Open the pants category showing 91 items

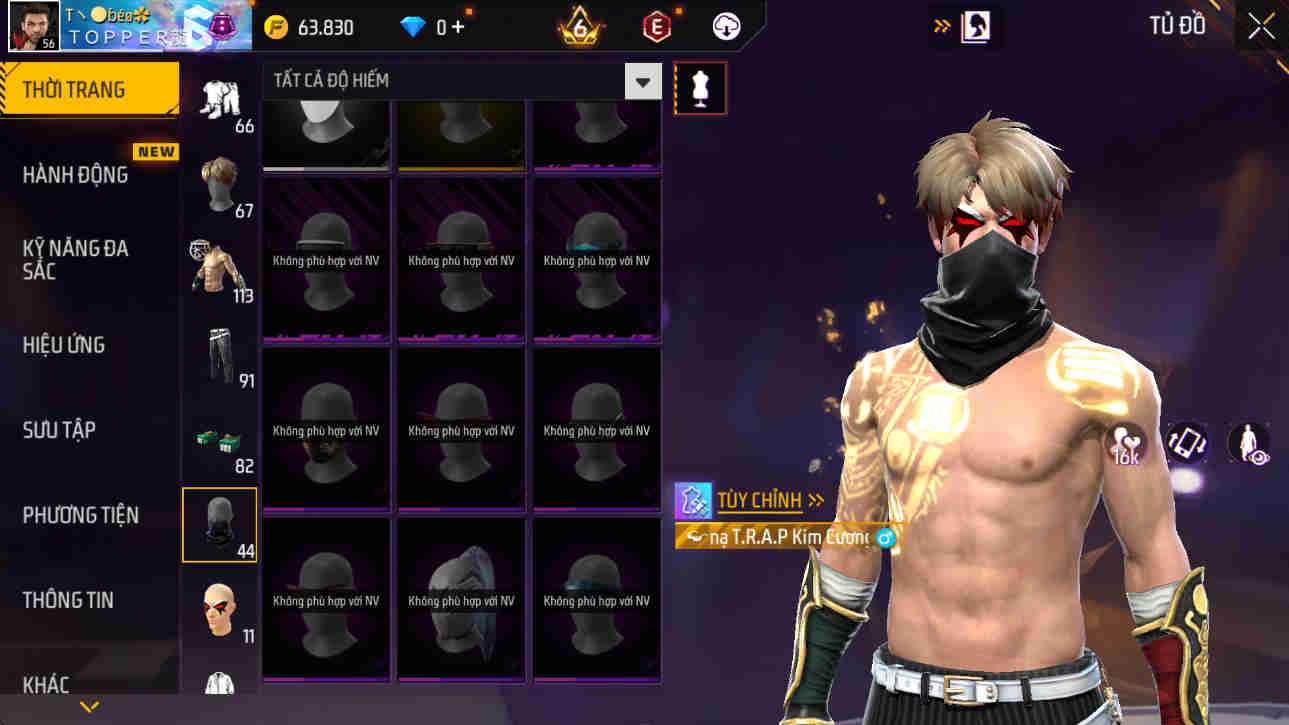coord(220,355)
